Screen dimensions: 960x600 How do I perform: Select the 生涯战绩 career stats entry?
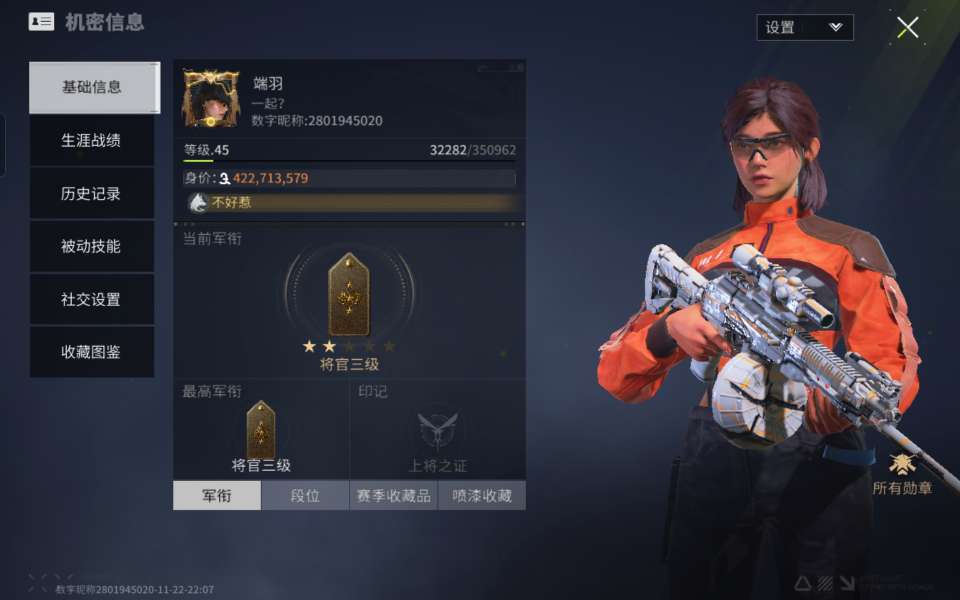pos(92,141)
